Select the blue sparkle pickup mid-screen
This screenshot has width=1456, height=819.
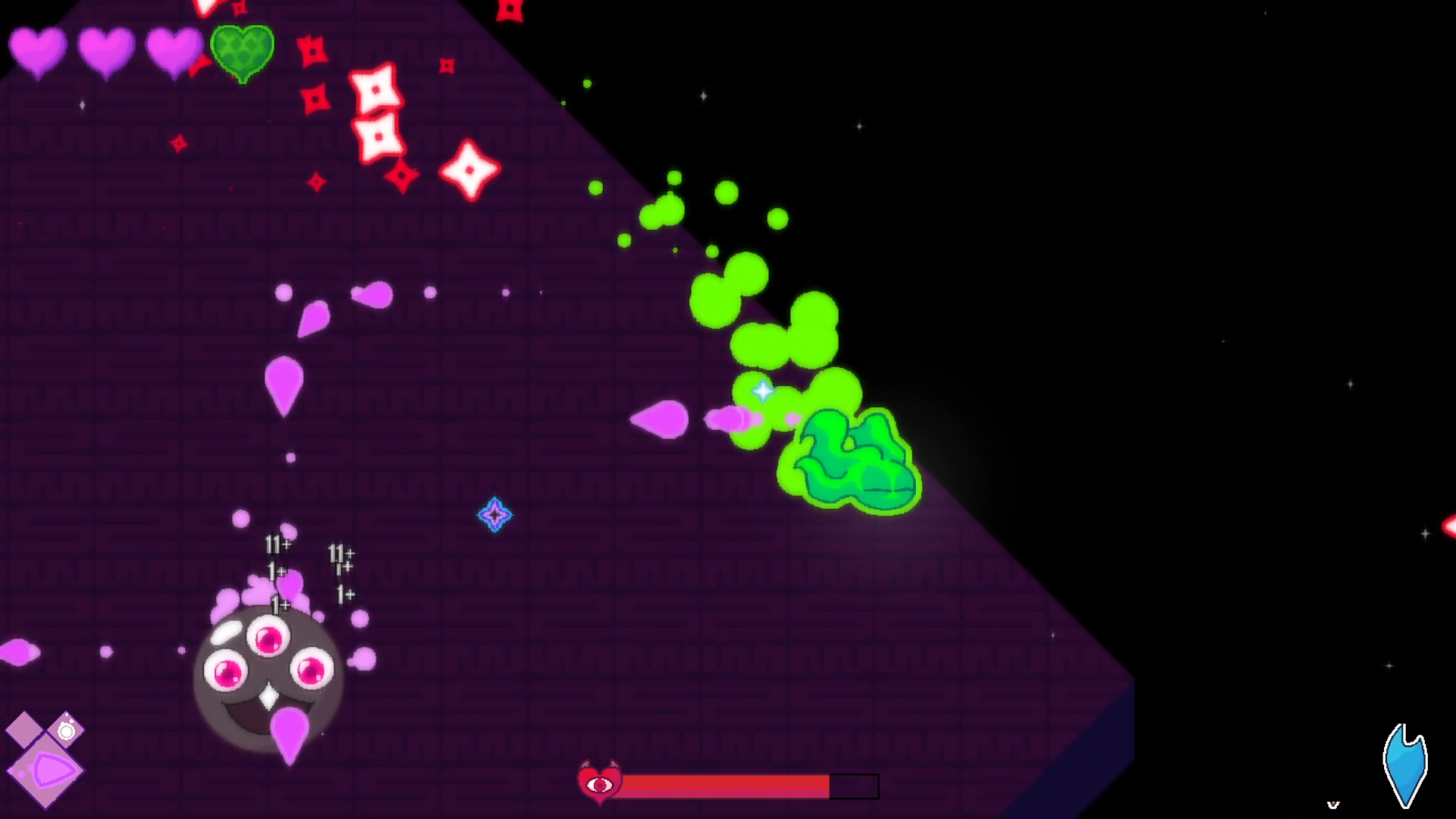click(x=495, y=515)
